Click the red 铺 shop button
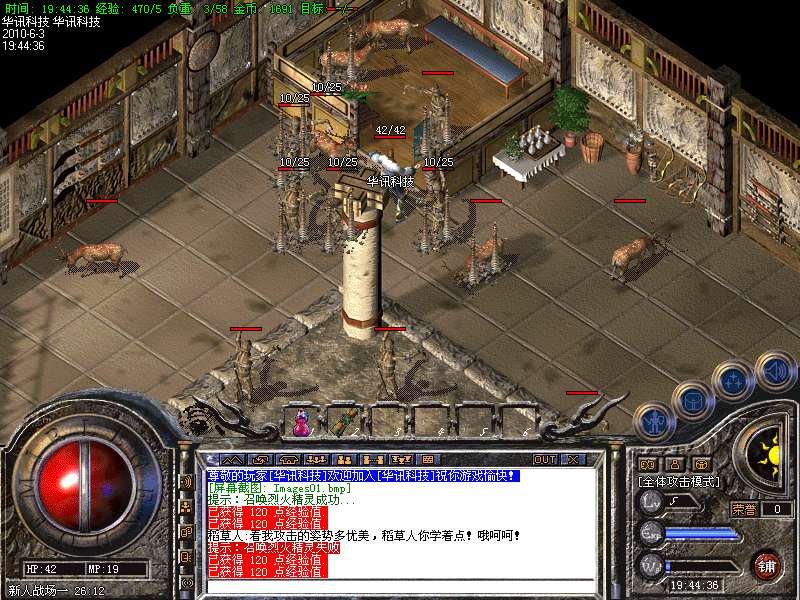Viewport: 800px width, 600px height. click(766, 565)
